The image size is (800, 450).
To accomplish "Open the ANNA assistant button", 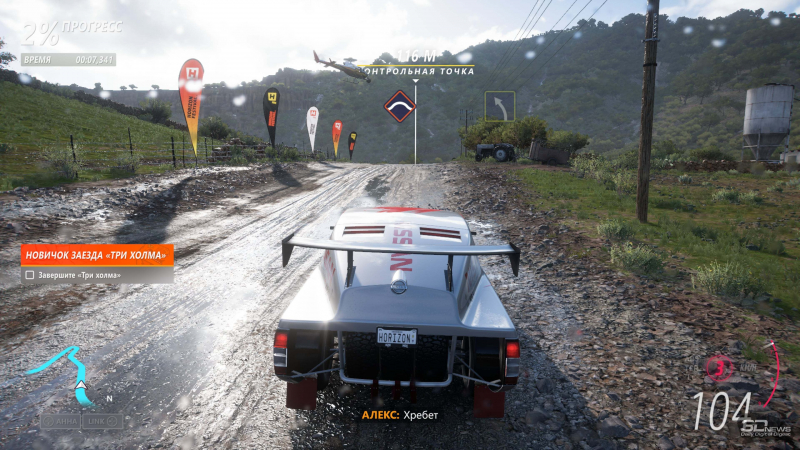I will point(60,421).
